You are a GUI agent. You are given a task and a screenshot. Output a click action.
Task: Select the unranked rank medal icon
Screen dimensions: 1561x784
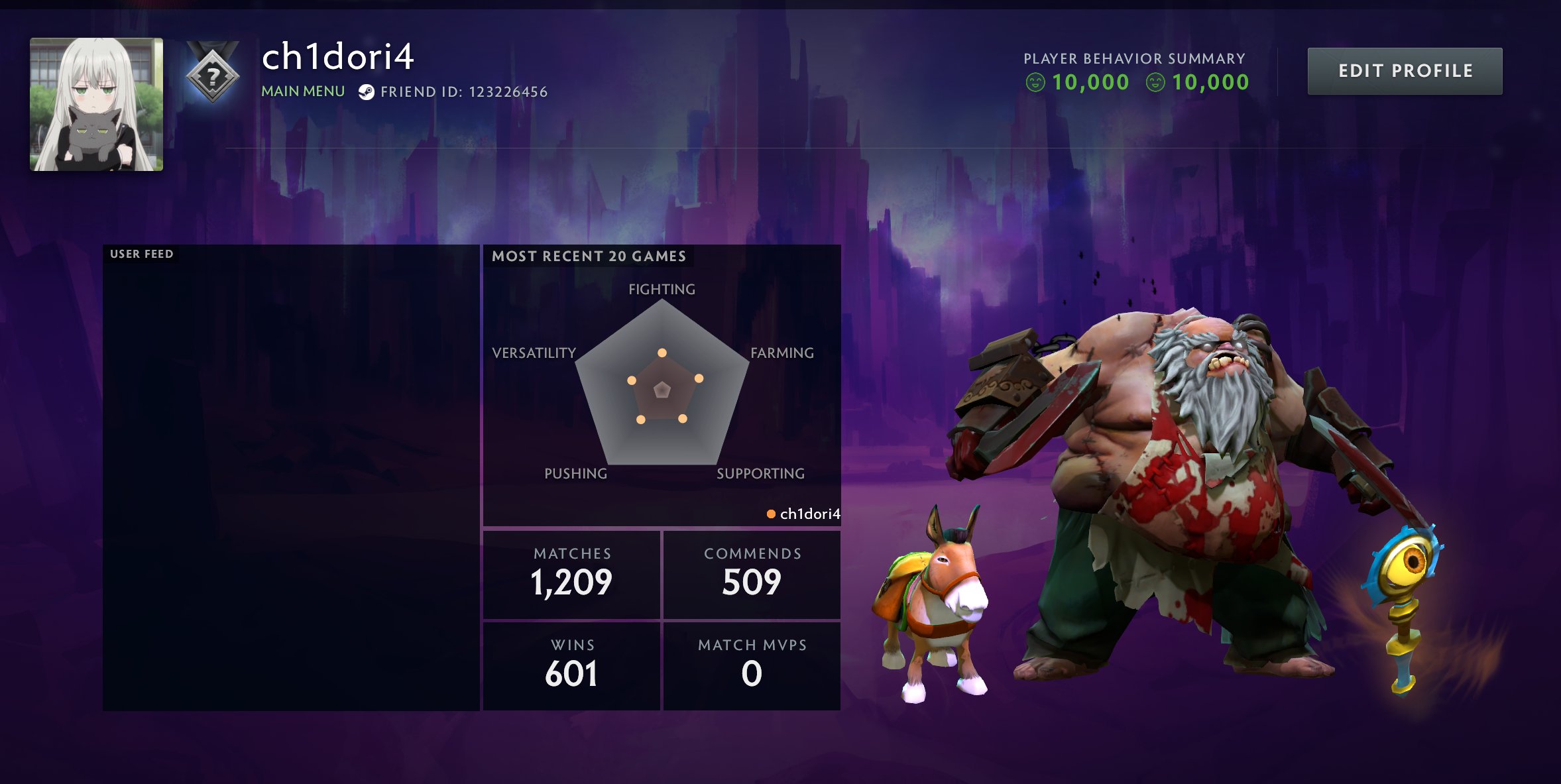click(212, 74)
